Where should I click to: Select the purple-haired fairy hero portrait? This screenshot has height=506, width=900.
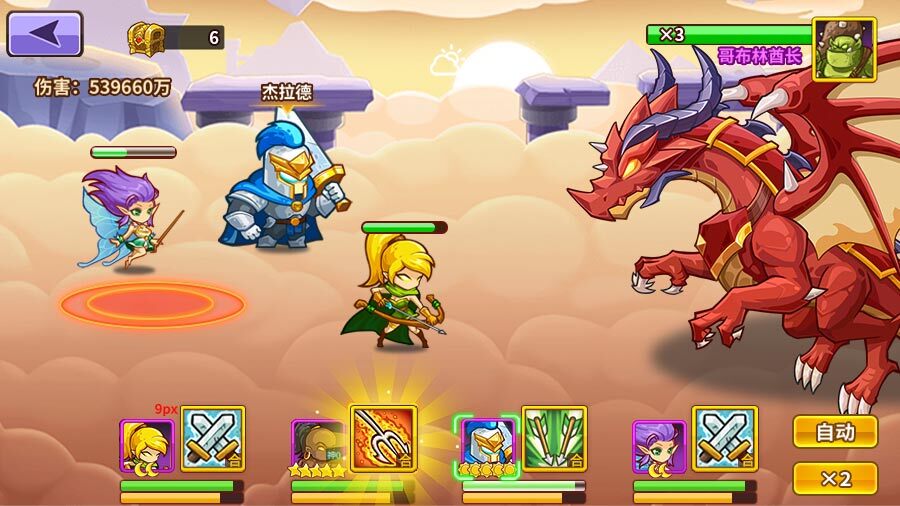tap(659, 446)
